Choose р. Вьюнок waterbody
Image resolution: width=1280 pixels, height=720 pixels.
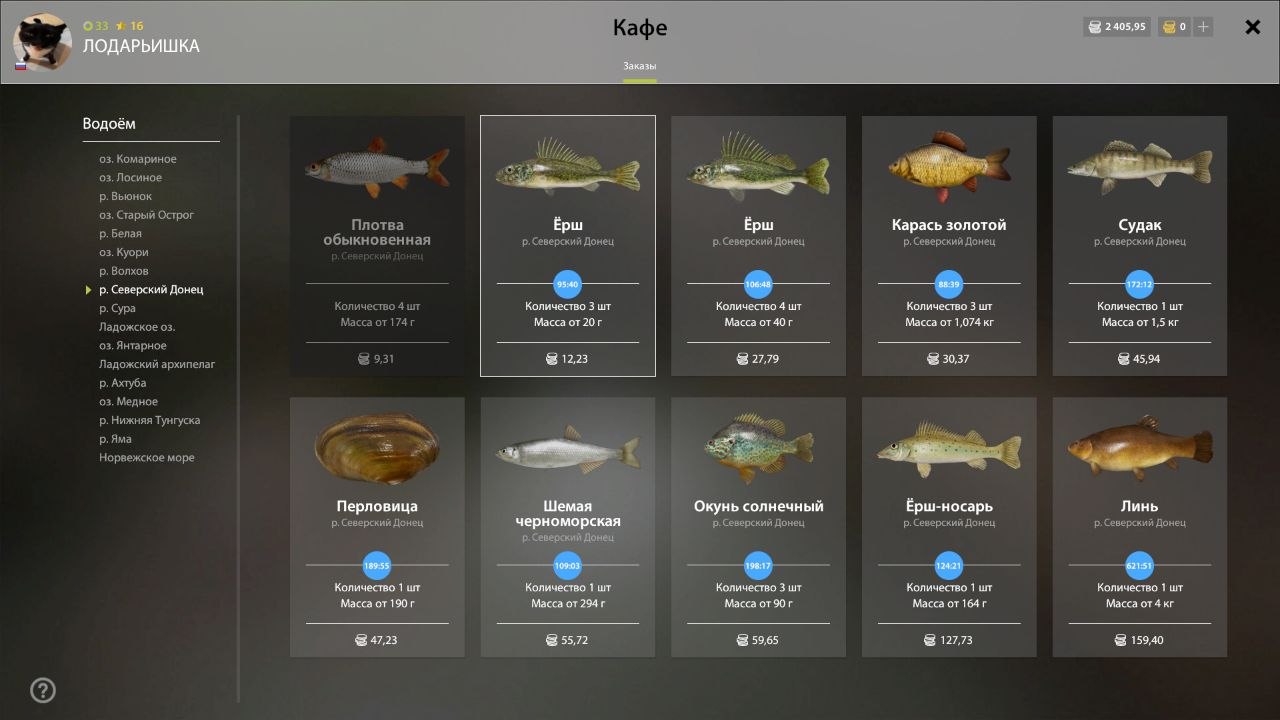125,196
